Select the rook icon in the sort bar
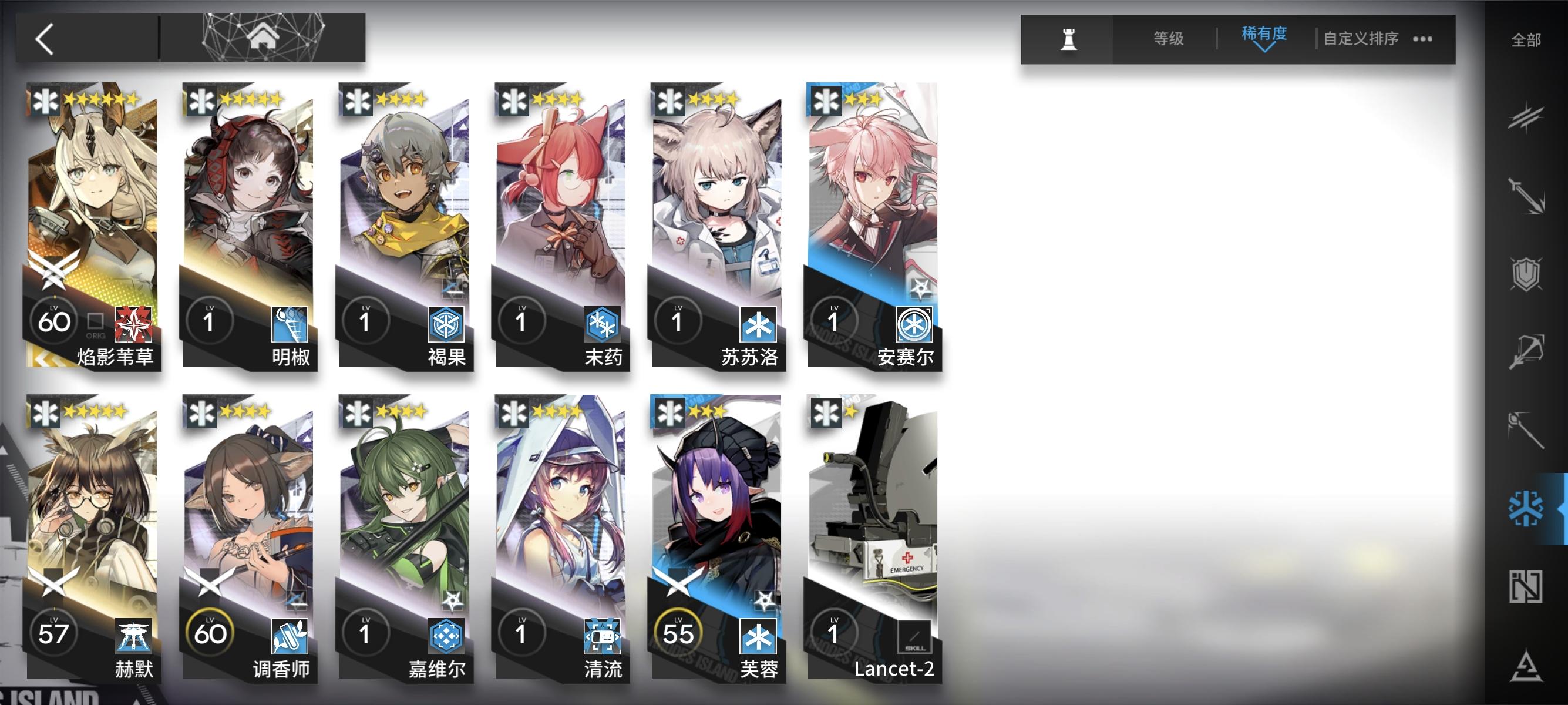 [1069, 39]
